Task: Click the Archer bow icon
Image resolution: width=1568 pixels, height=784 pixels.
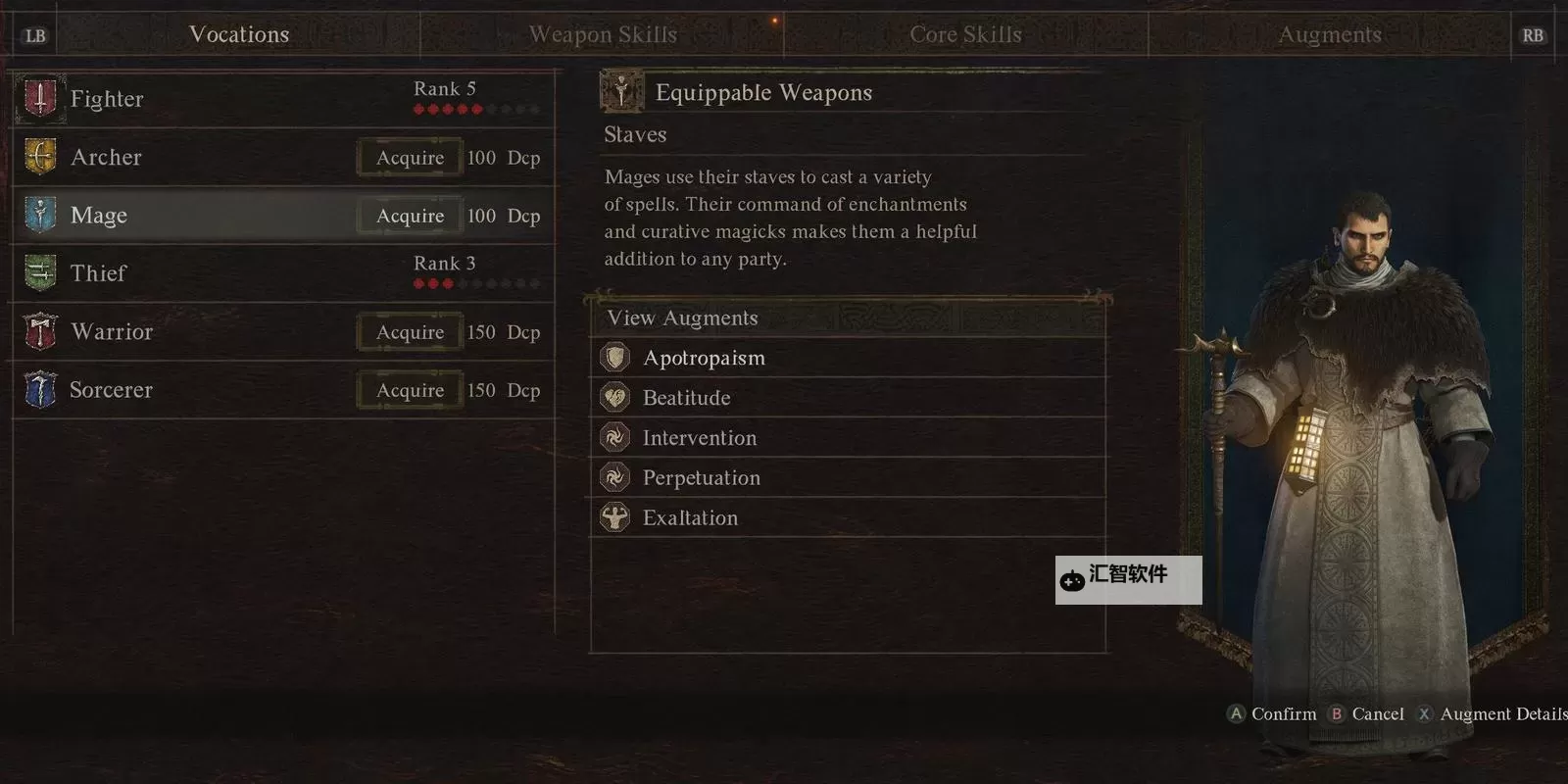Action: 40,157
